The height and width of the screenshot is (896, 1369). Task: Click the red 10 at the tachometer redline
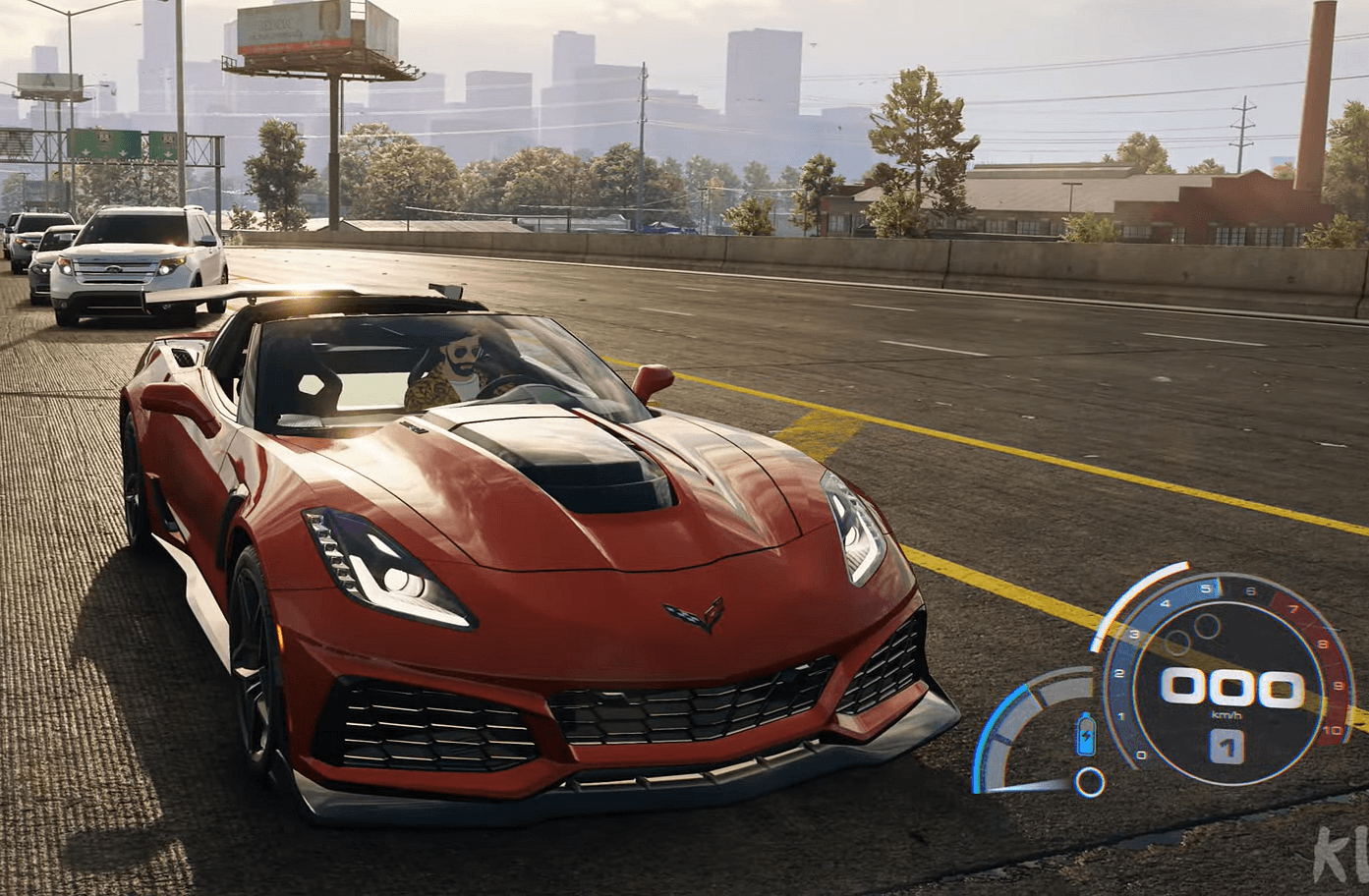pyautogui.click(x=1332, y=730)
